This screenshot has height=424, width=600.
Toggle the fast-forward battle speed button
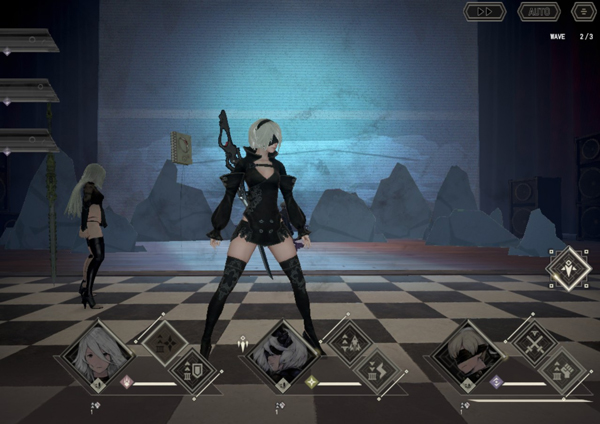pos(484,11)
